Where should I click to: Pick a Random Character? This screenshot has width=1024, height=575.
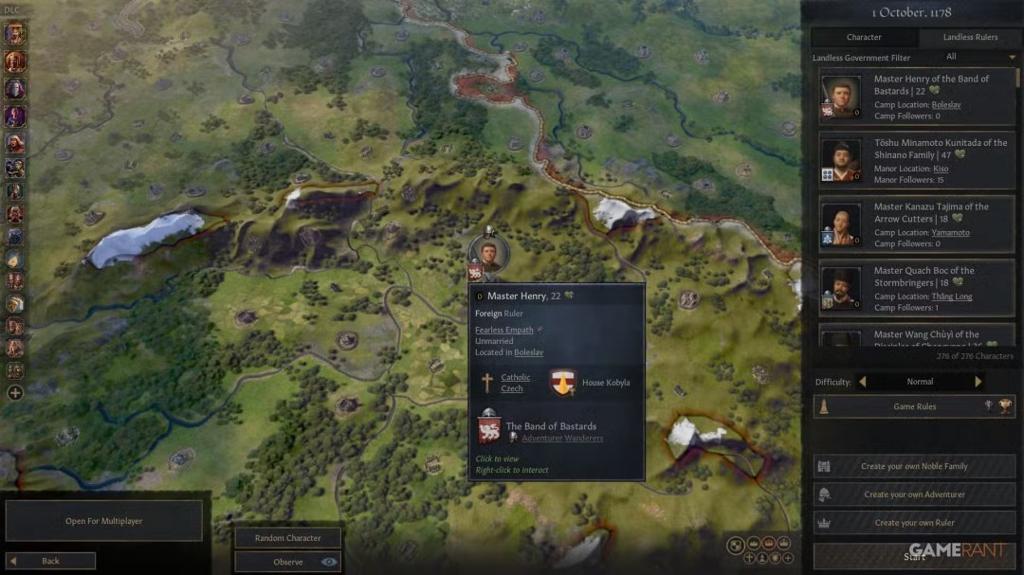(288, 538)
